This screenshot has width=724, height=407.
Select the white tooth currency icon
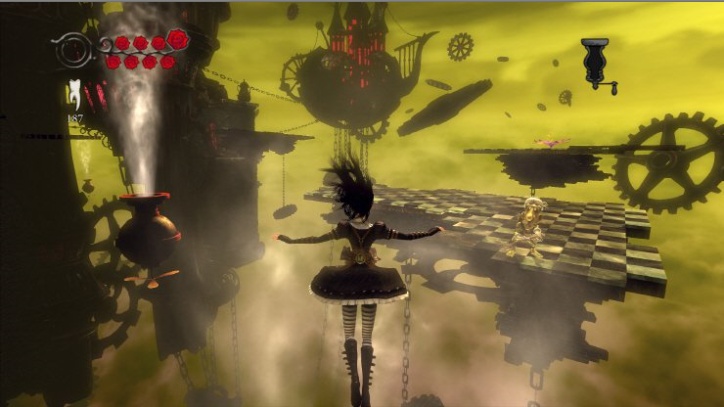[x=75, y=94]
